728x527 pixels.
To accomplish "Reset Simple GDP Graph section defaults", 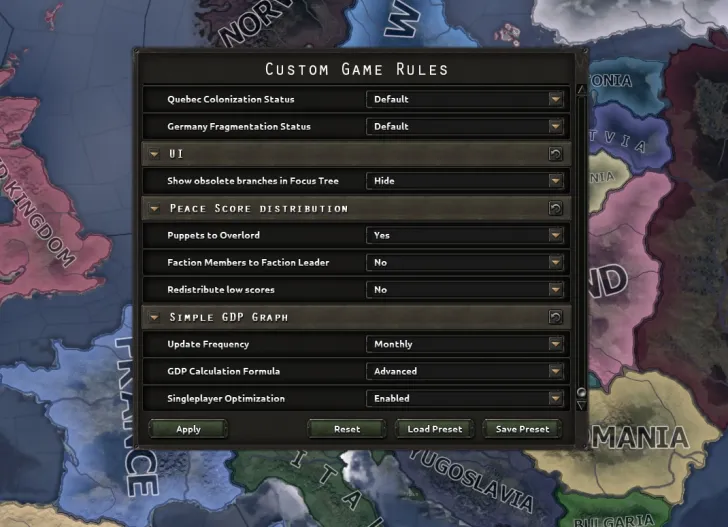I will tap(556, 317).
